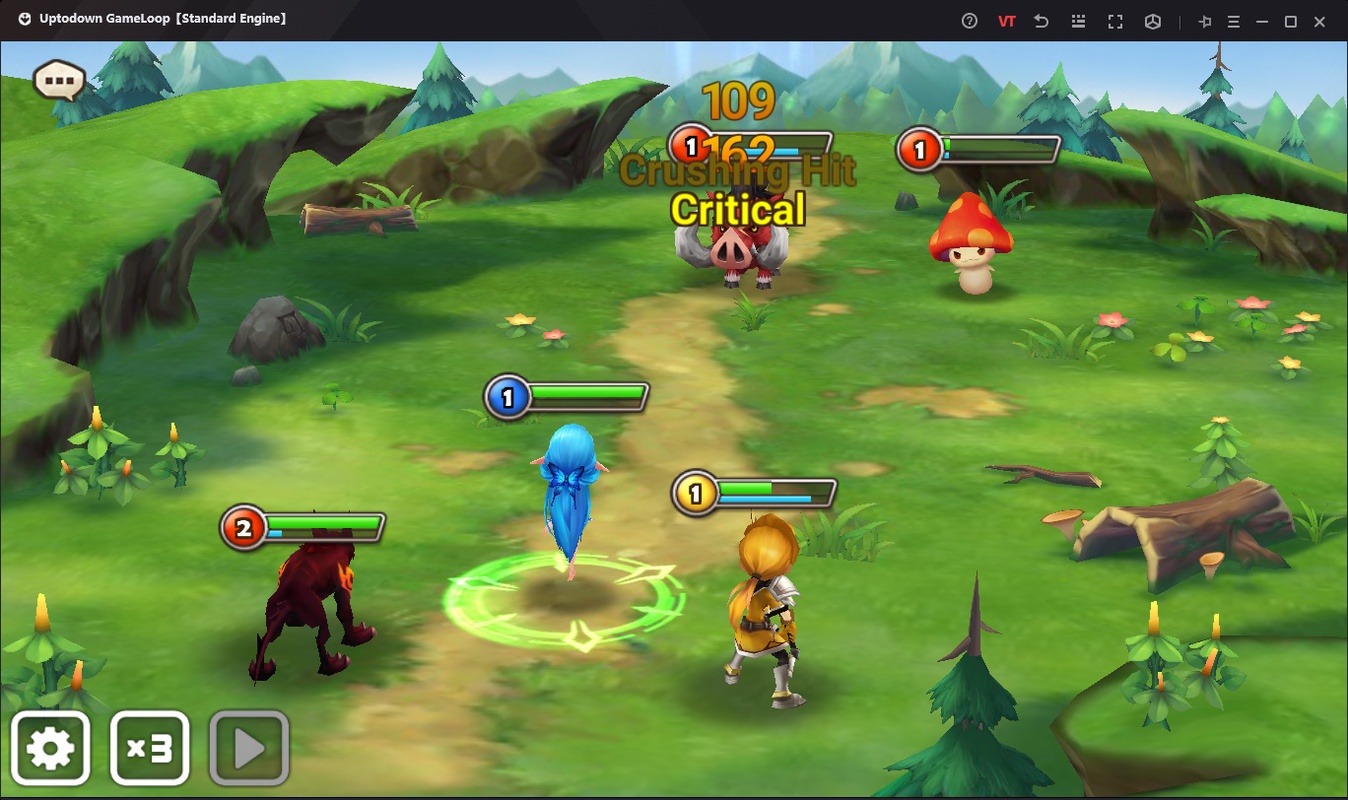Toggle the x3 battle speed button

[x=149, y=748]
